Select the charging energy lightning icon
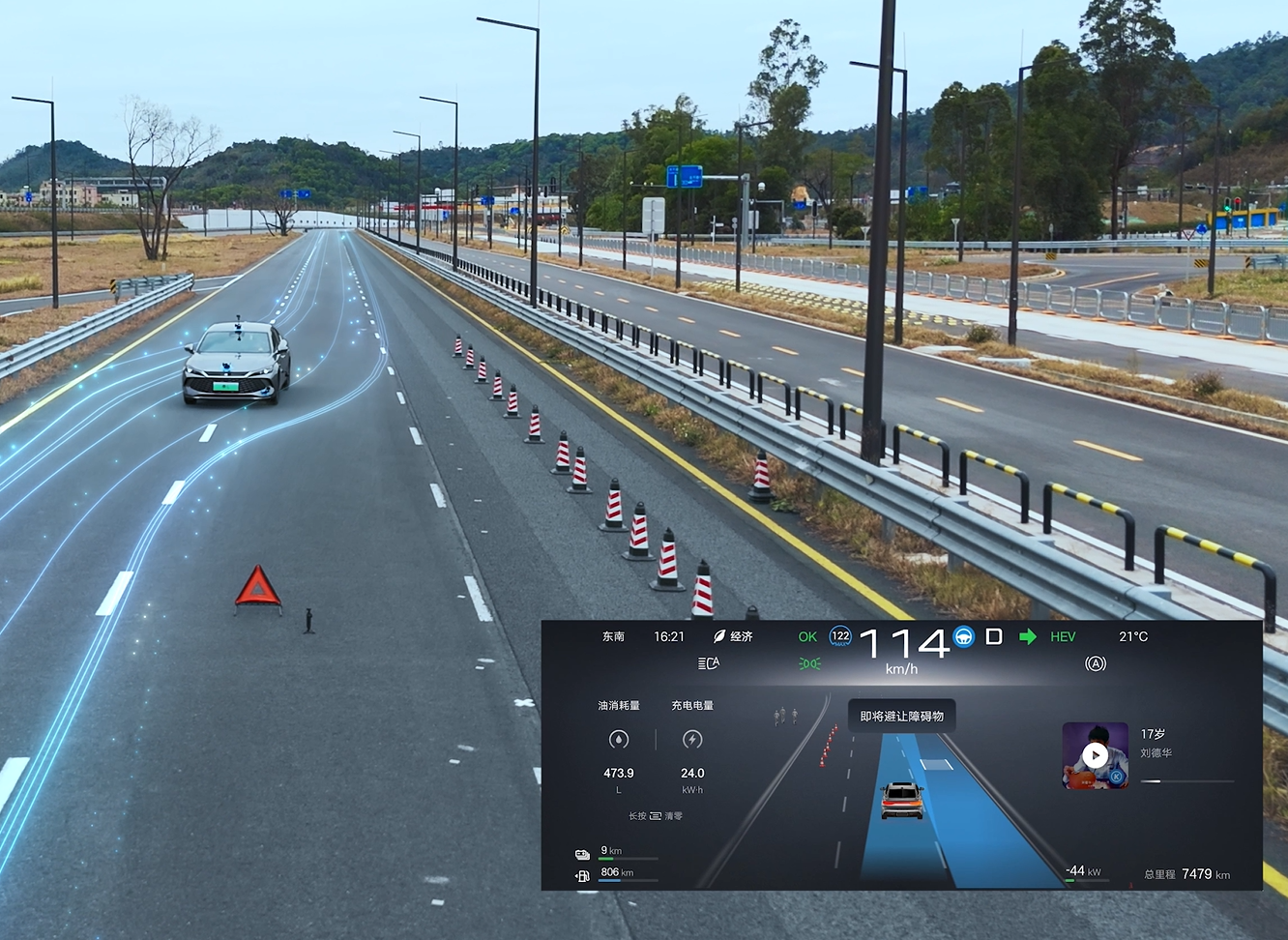 (692, 740)
